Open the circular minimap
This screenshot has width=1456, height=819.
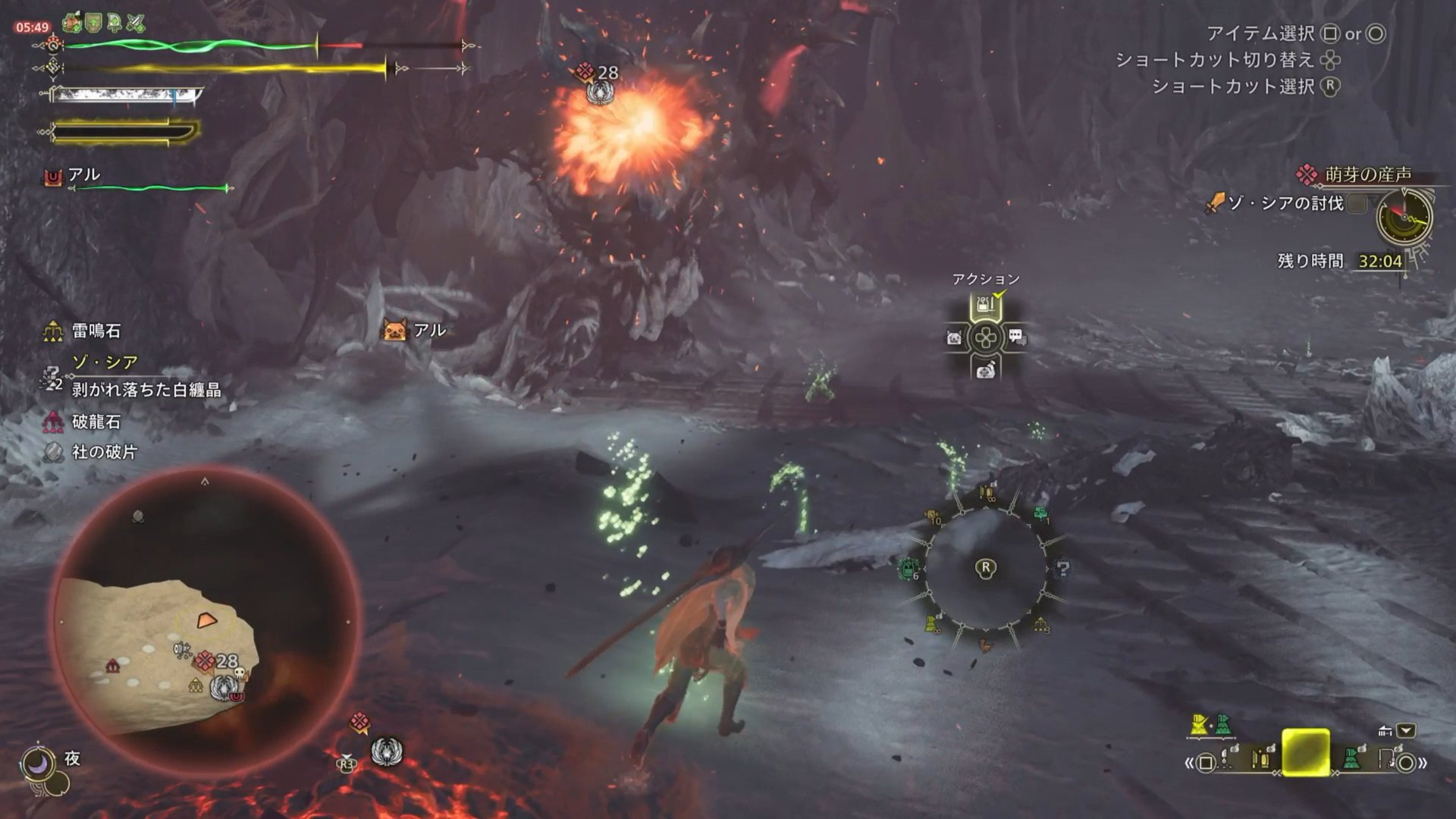tap(205, 622)
